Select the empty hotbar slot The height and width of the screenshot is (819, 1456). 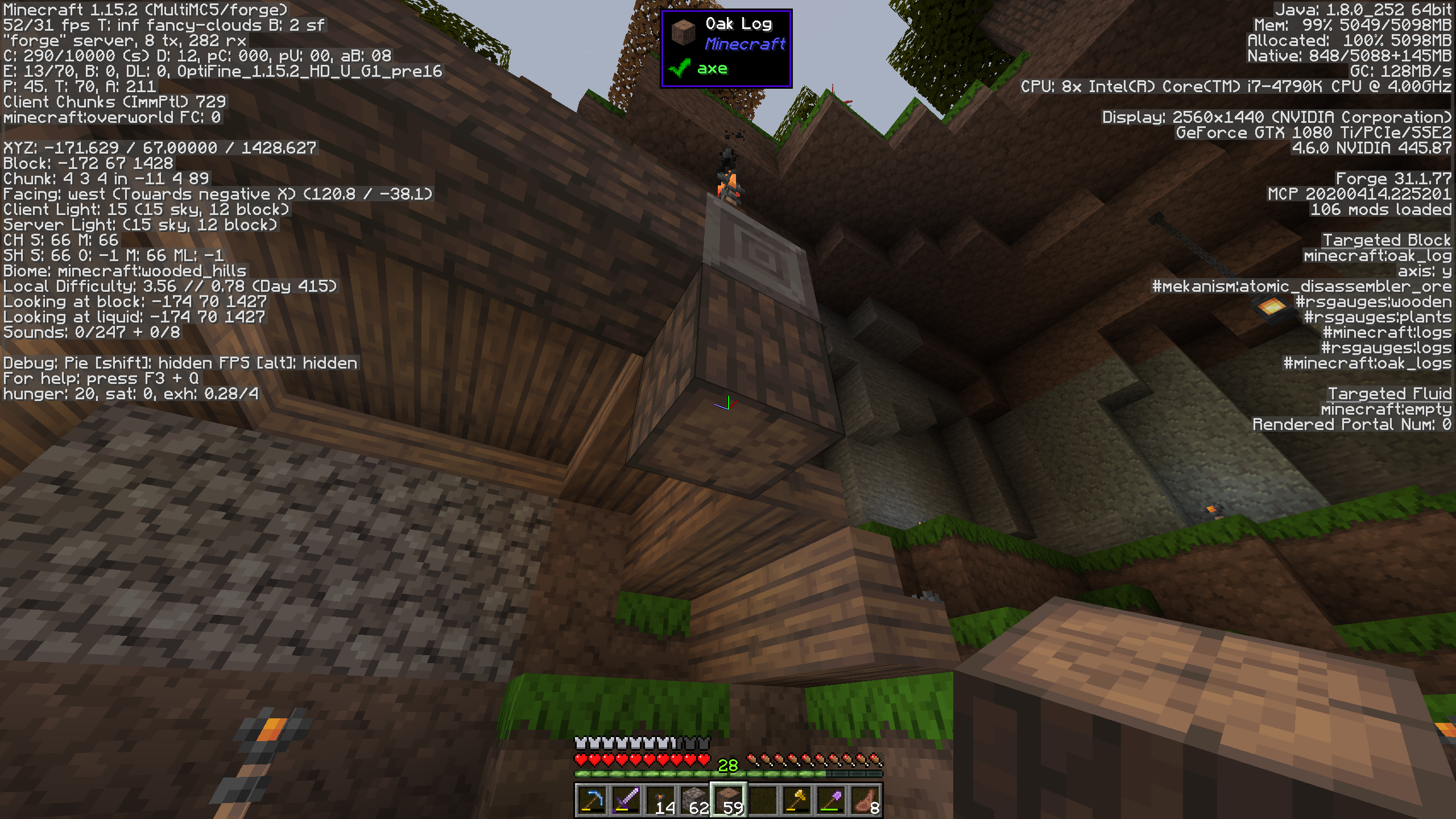[x=763, y=800]
